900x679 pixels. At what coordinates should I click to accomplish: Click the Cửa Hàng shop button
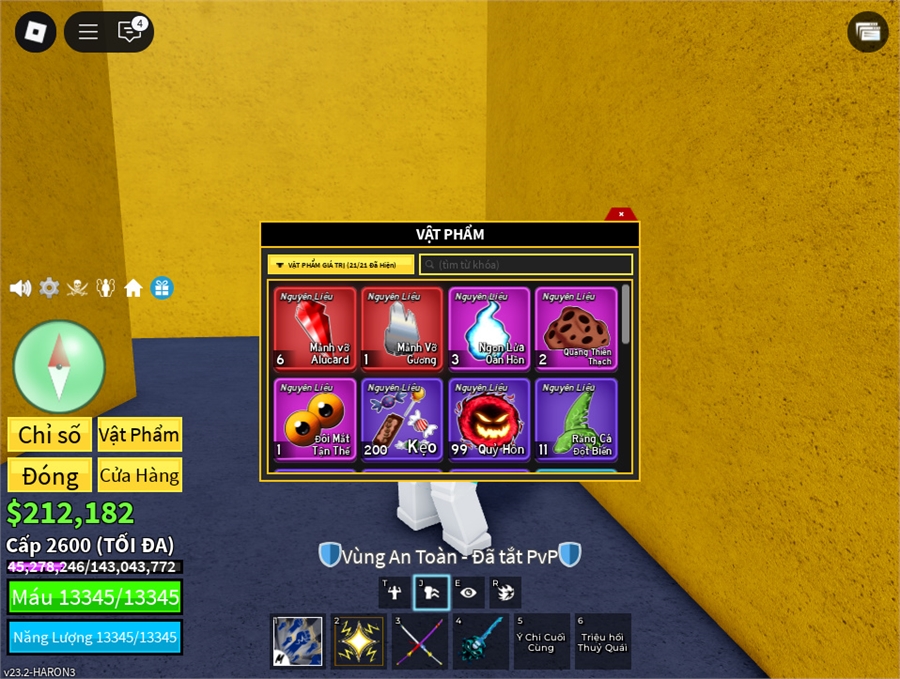pos(140,475)
